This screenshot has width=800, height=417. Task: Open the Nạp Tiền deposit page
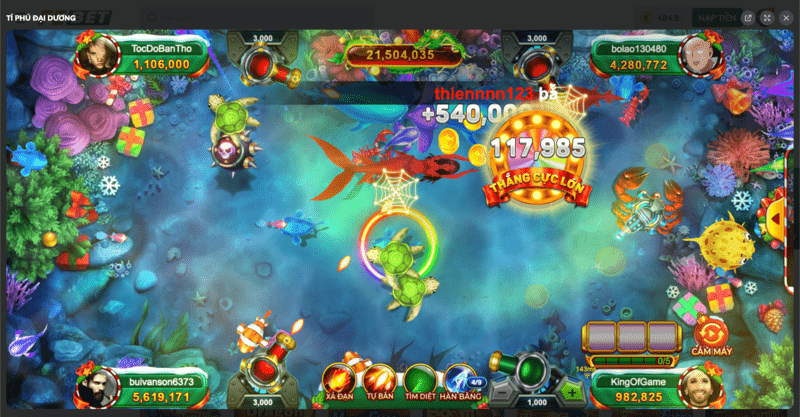pos(717,17)
